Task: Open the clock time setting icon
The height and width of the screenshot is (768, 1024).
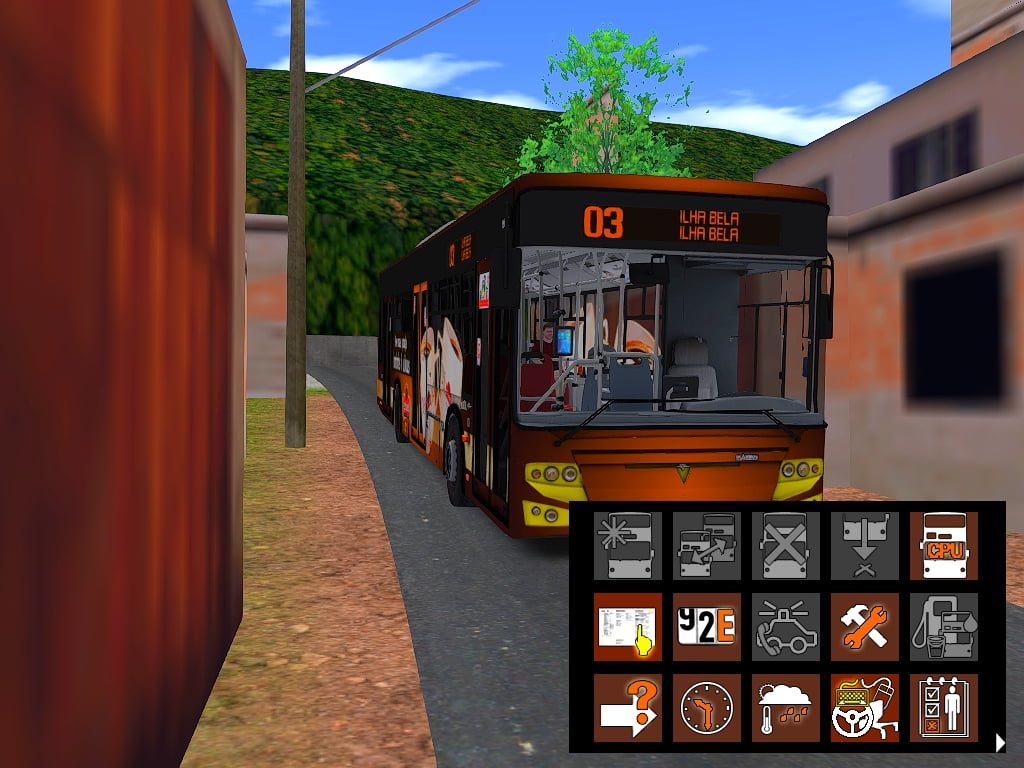Action: [x=706, y=708]
